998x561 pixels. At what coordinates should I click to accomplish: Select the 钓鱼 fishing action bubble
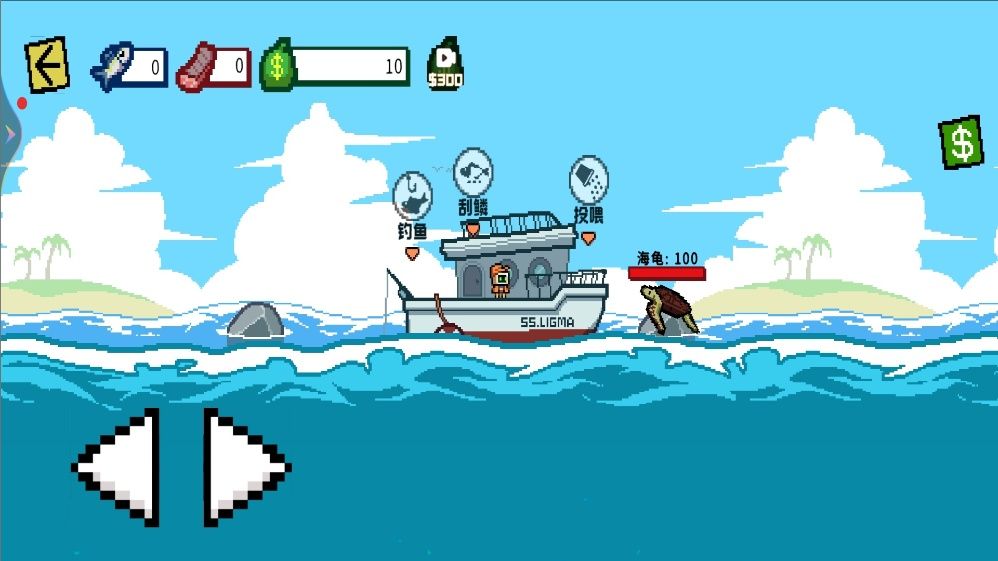click(412, 196)
